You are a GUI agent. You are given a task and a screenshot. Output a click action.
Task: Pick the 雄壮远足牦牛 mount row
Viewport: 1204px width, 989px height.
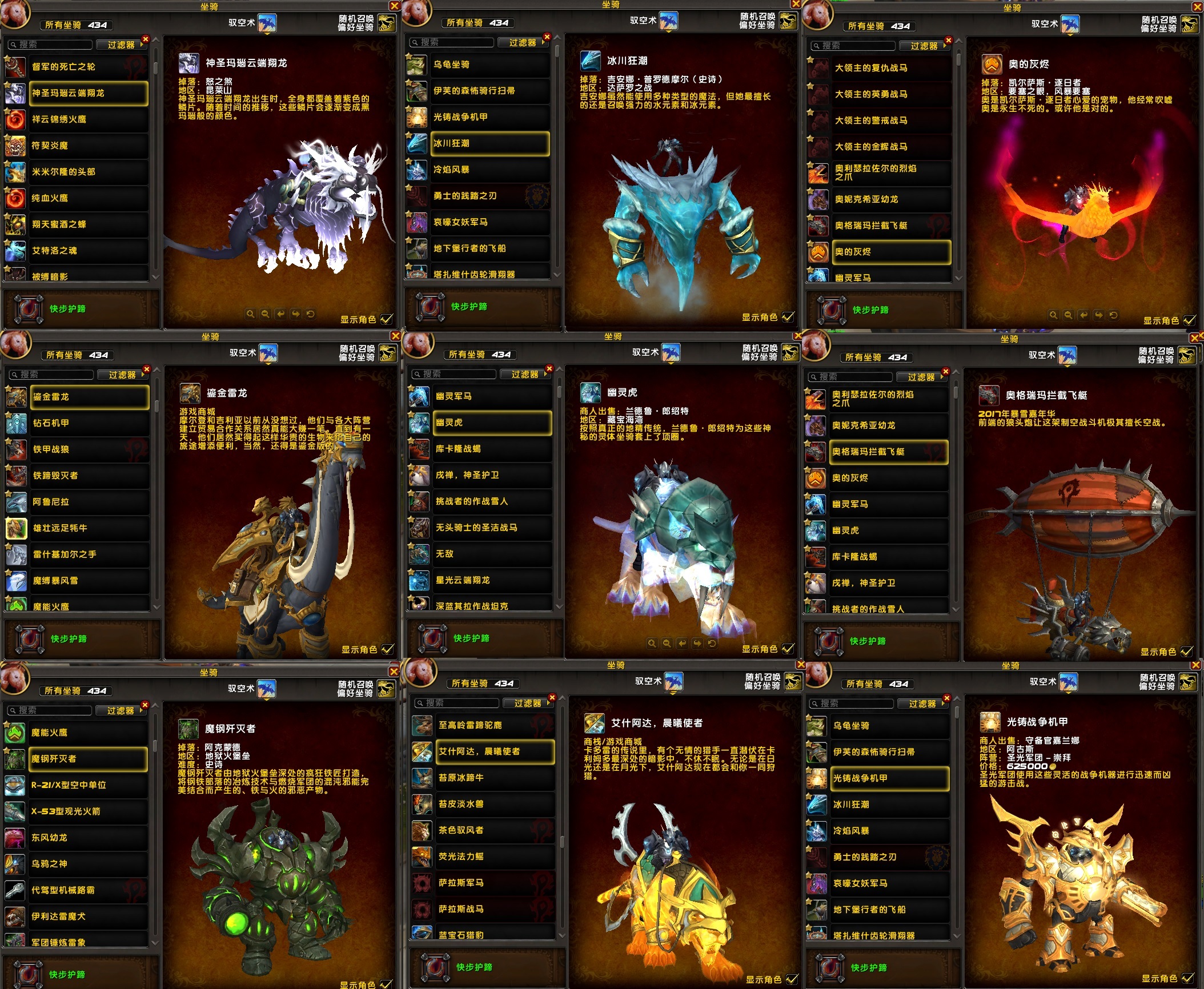(x=90, y=528)
